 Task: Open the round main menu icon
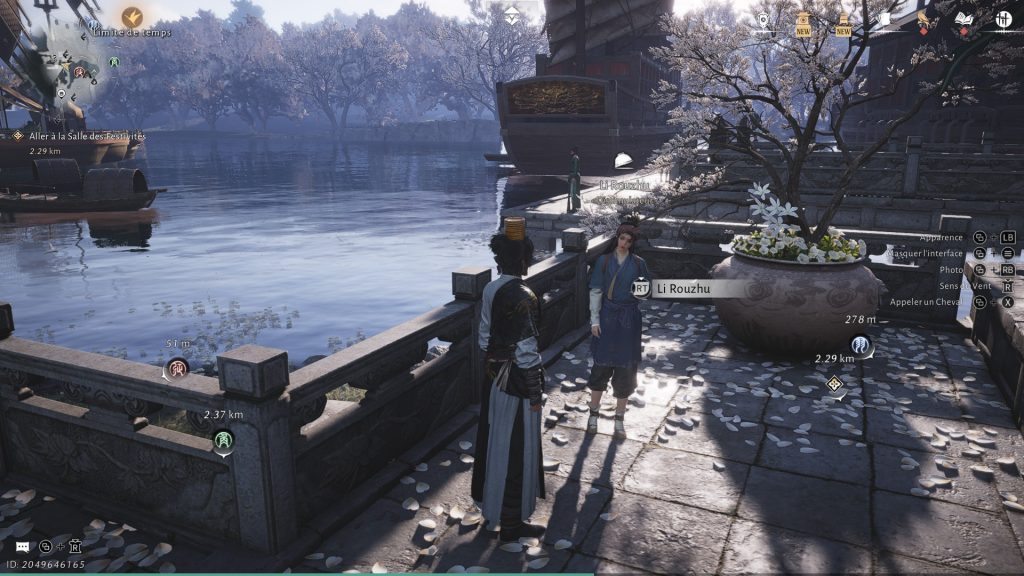point(1003,20)
